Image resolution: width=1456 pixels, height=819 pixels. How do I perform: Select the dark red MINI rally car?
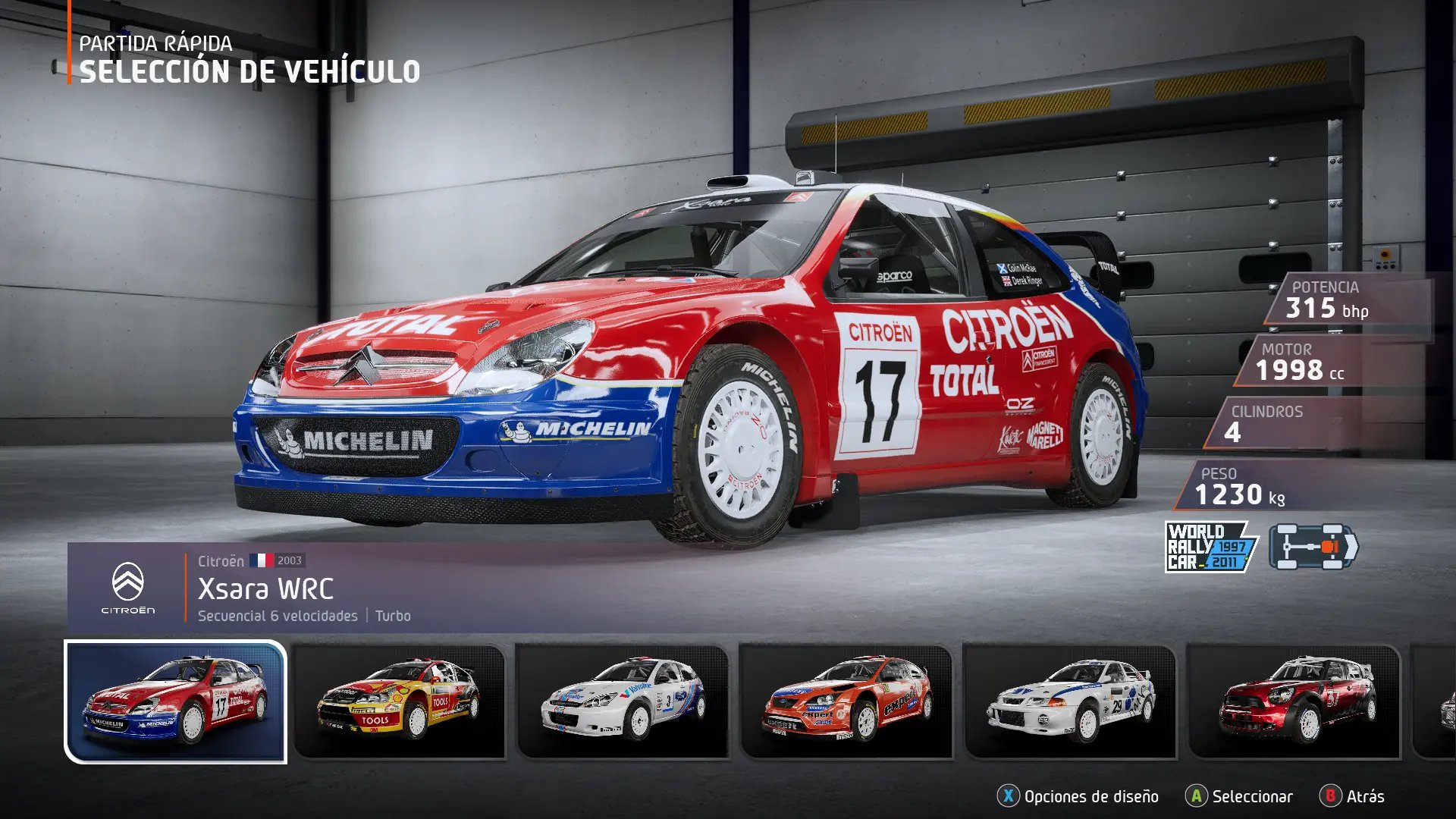tap(1294, 701)
